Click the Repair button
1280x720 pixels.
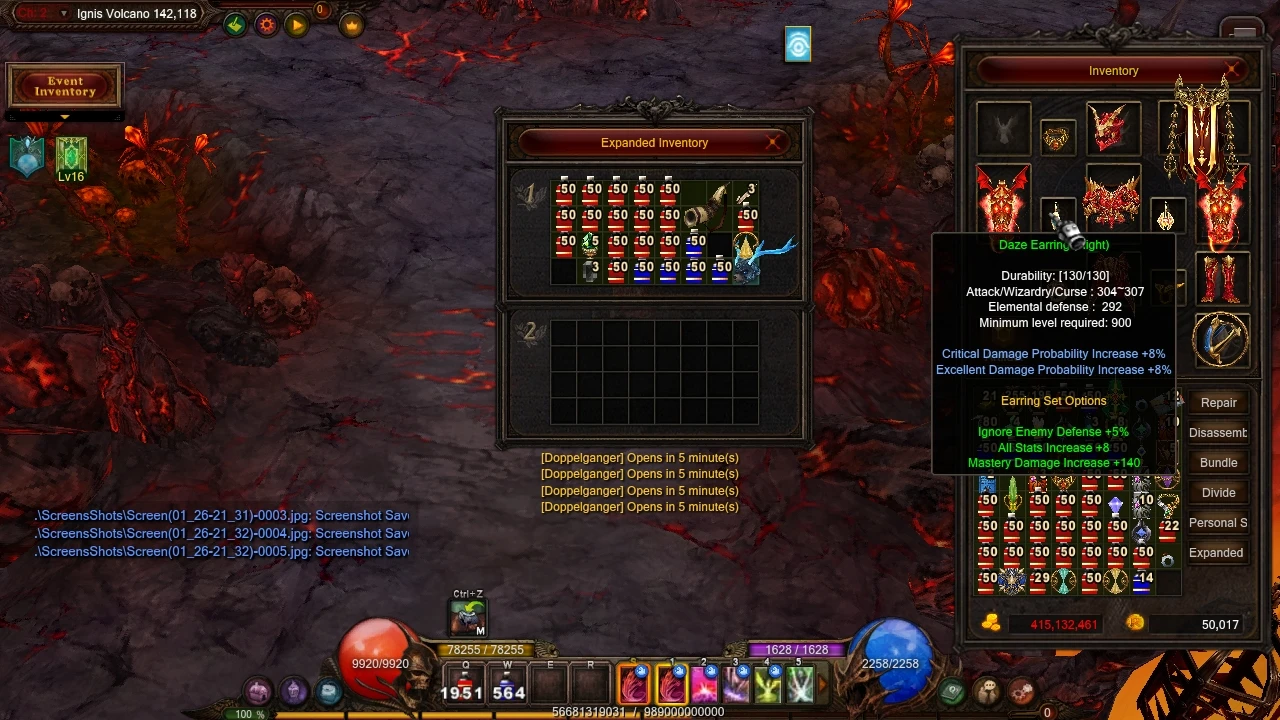(x=1218, y=402)
